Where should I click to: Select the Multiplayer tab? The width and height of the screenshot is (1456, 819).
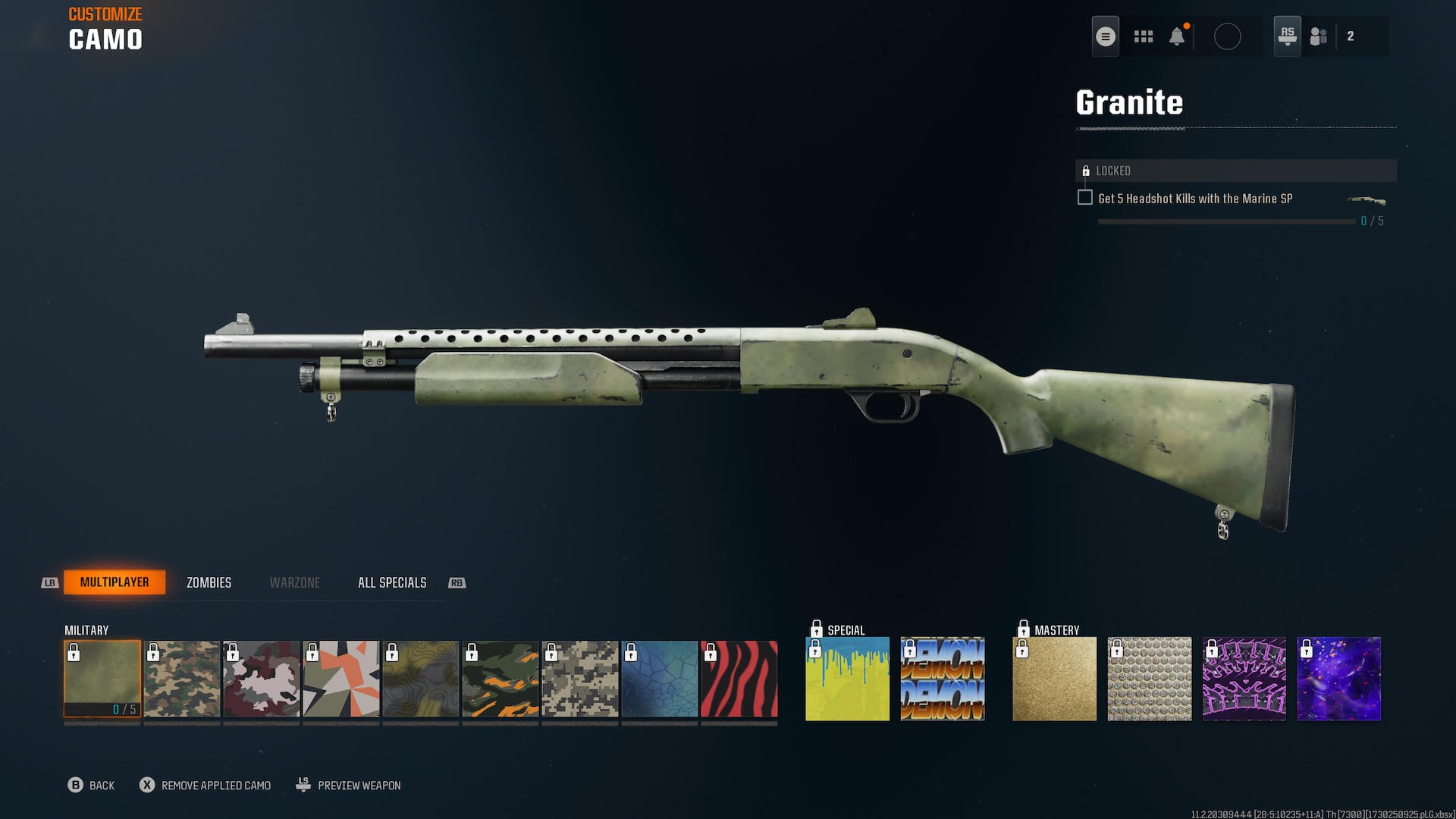pos(115,582)
